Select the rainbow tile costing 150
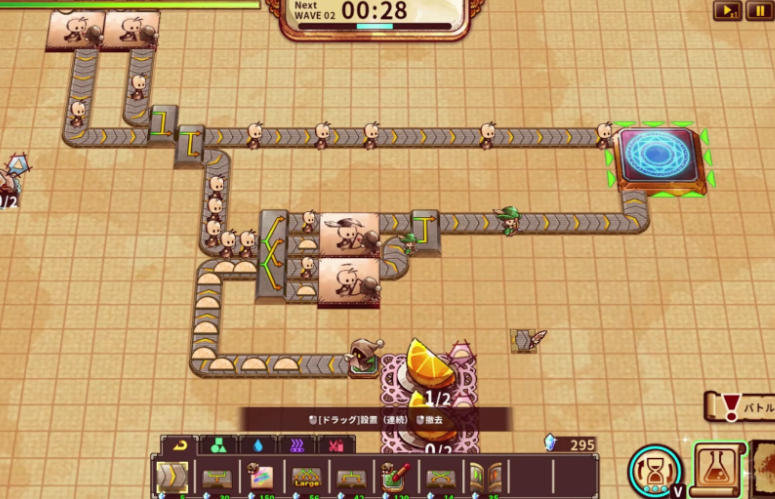 tap(261, 476)
